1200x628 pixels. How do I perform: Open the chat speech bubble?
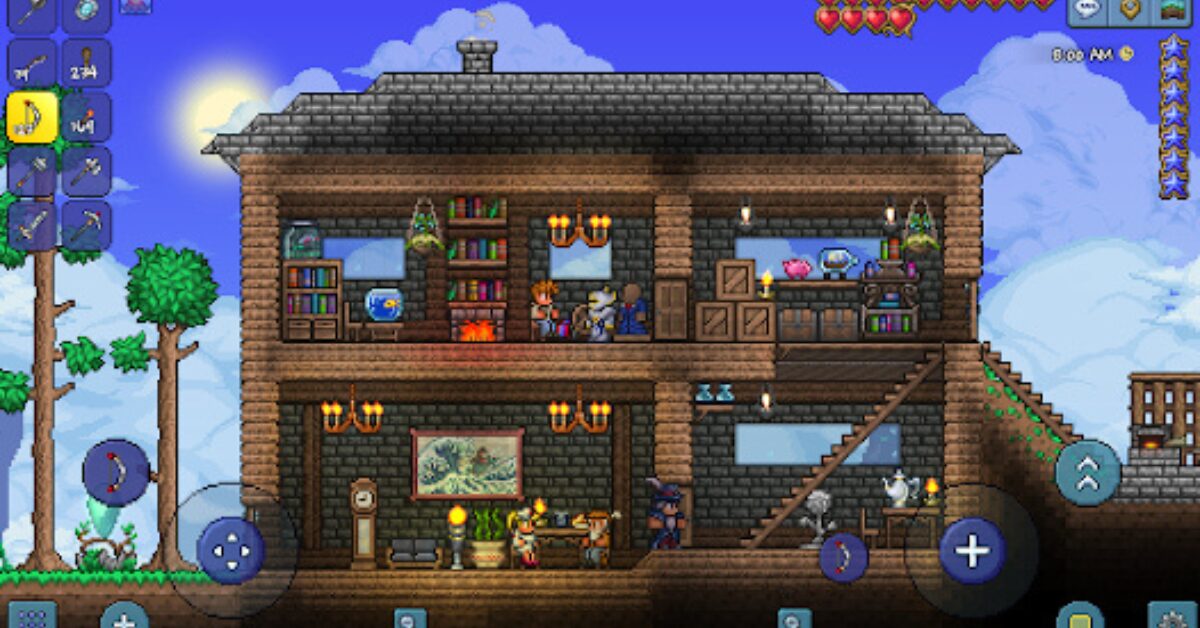click(x=1088, y=10)
